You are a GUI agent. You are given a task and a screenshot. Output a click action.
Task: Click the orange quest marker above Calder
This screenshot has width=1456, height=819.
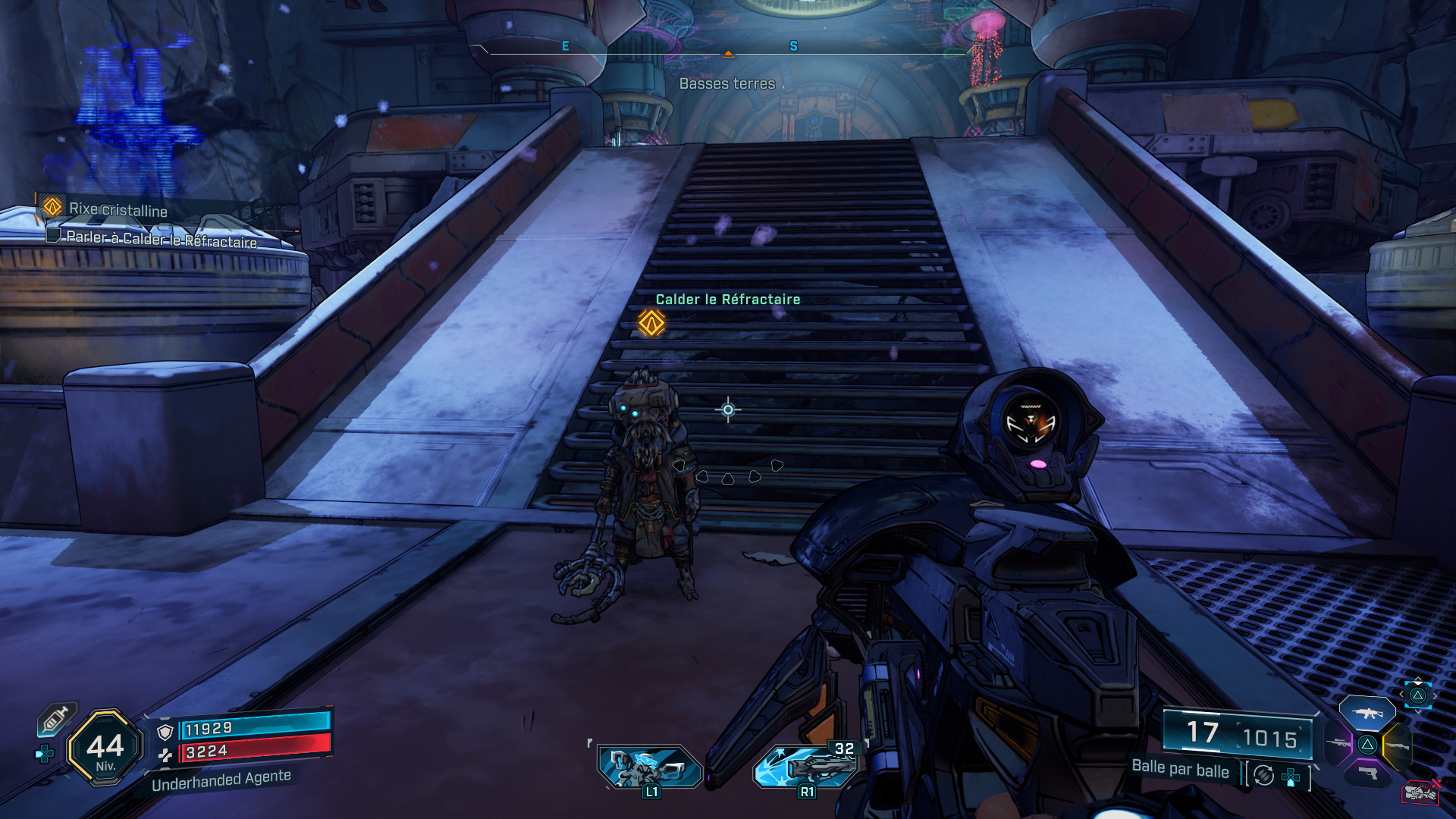(x=651, y=323)
